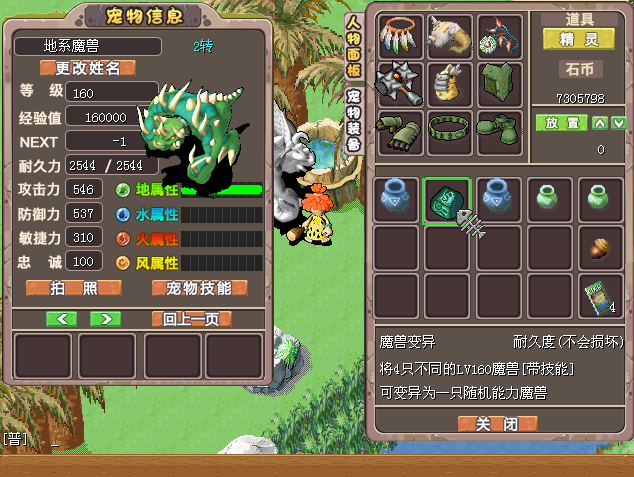This screenshot has width=634, height=477.
Task: Select the feather necklace equipment slot
Action: [x=398, y=37]
